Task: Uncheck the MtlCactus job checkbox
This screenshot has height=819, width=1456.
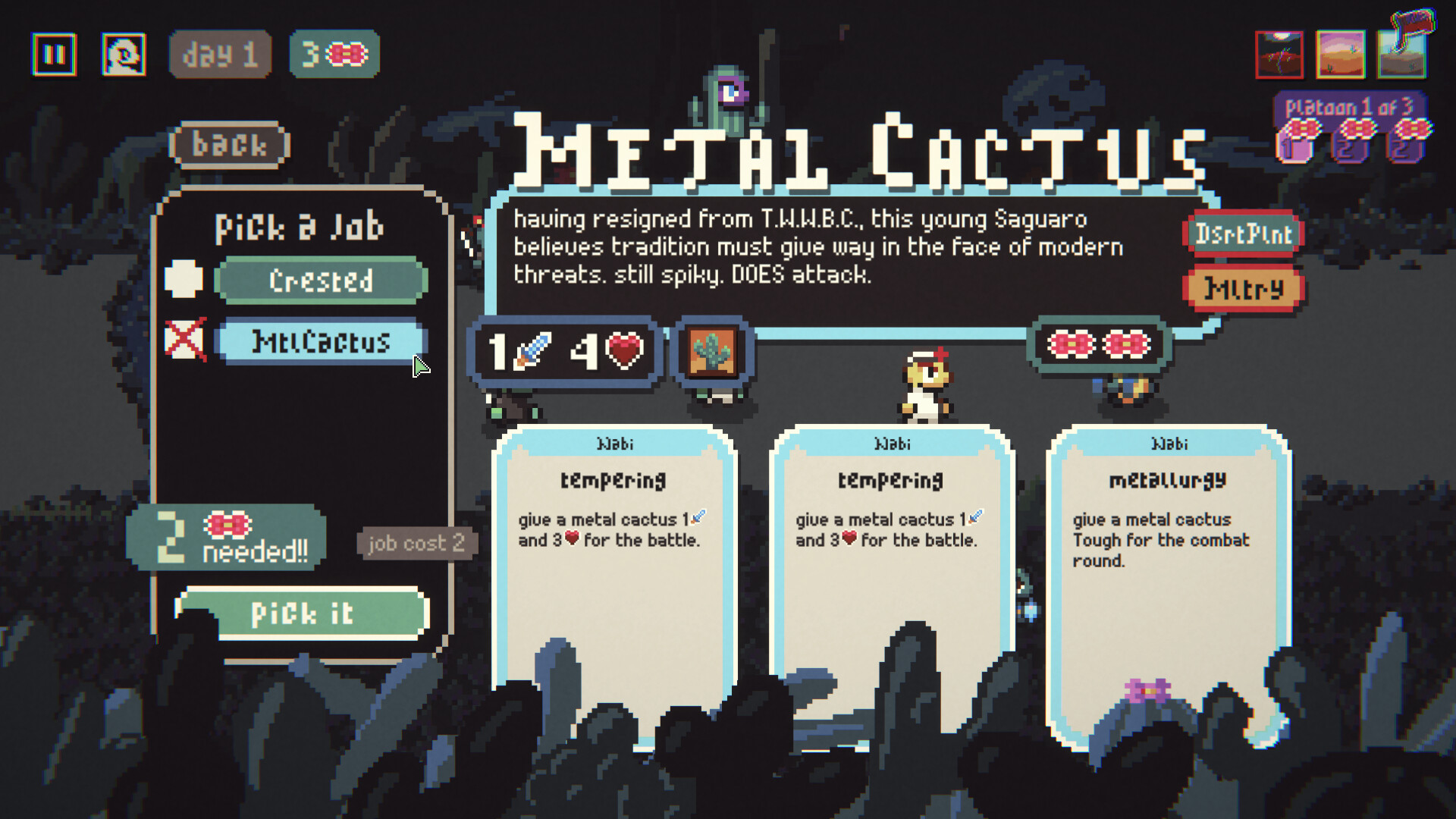Action: tap(184, 341)
